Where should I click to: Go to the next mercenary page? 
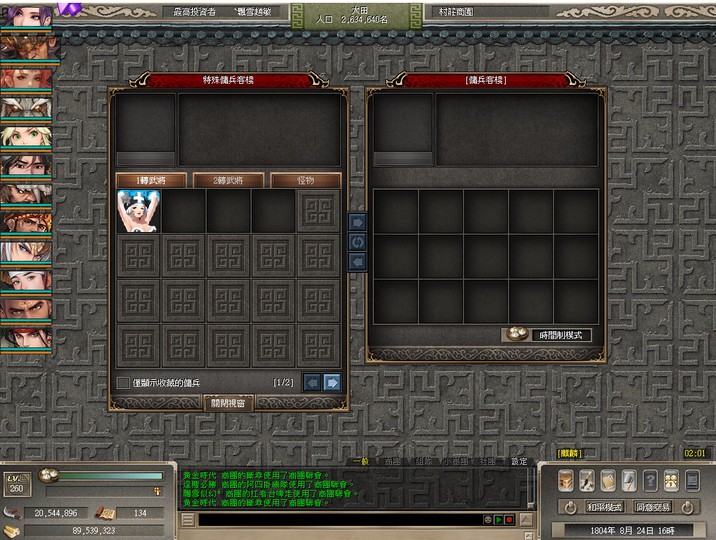[332, 382]
